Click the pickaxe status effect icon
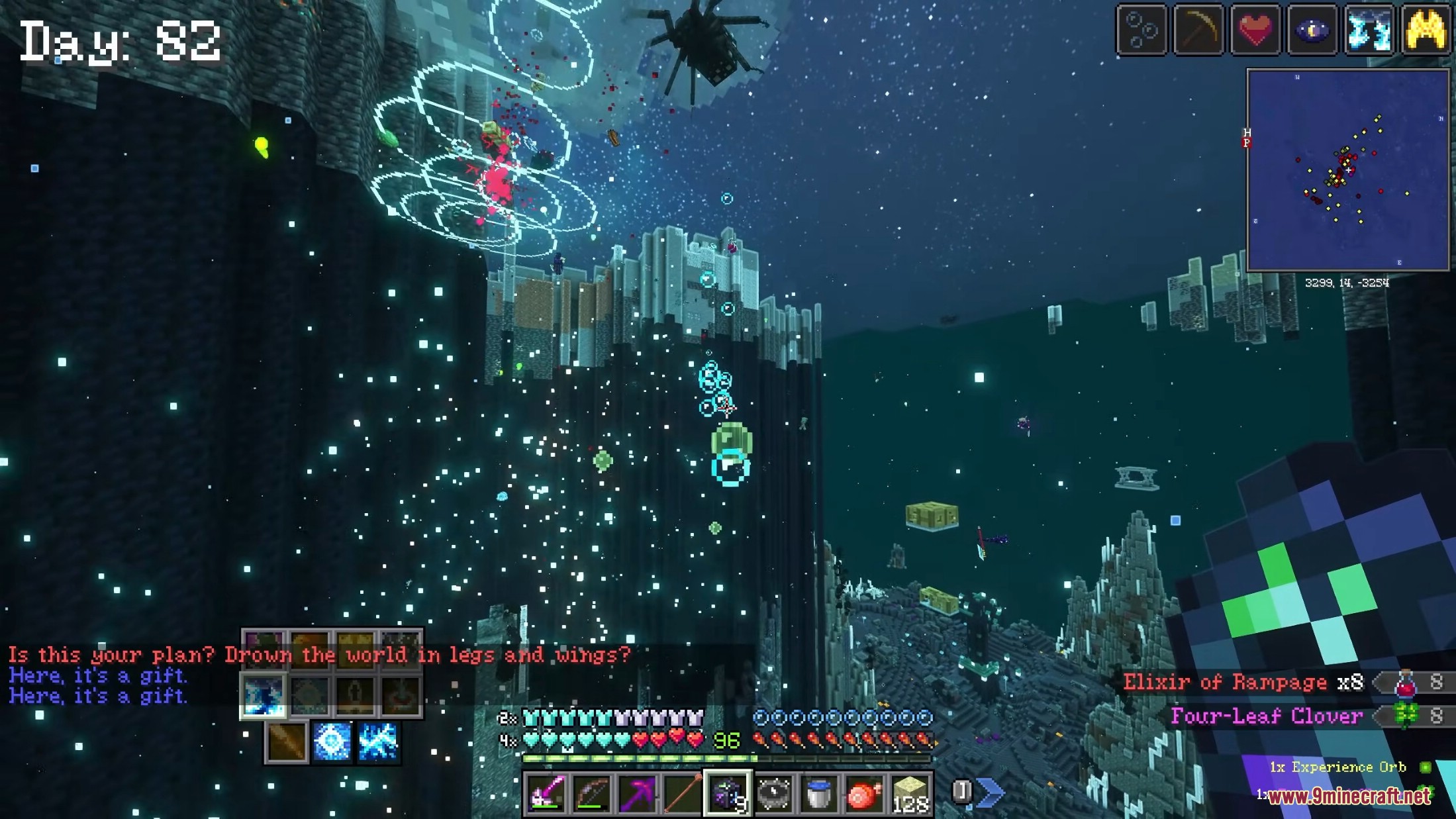The image size is (1456, 819). point(1198,30)
